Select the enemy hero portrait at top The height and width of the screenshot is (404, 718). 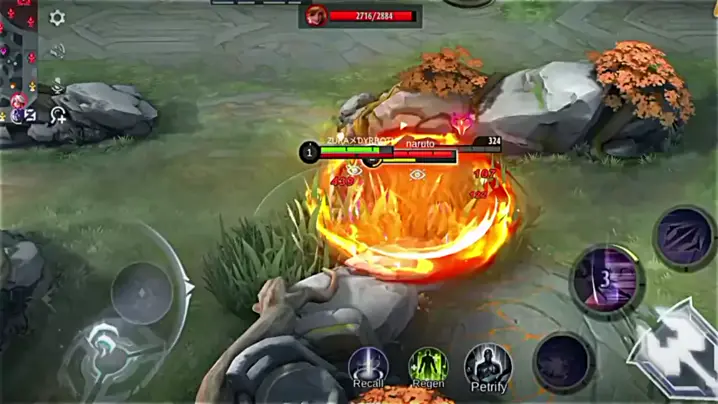[317, 16]
